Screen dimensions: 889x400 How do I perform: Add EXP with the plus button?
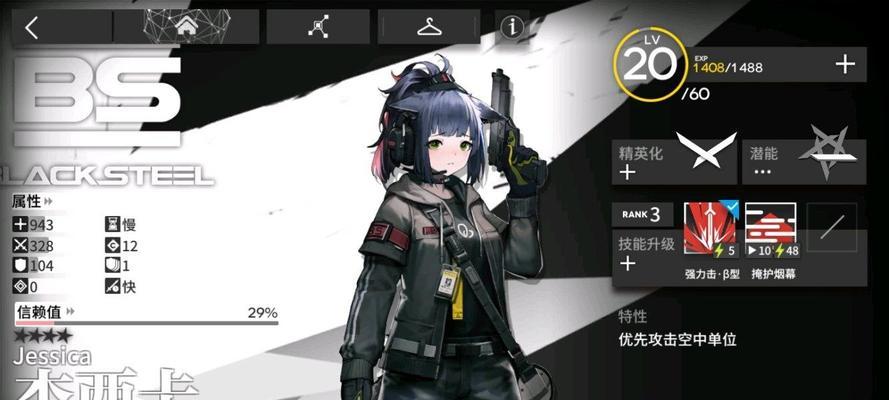[x=845, y=65]
